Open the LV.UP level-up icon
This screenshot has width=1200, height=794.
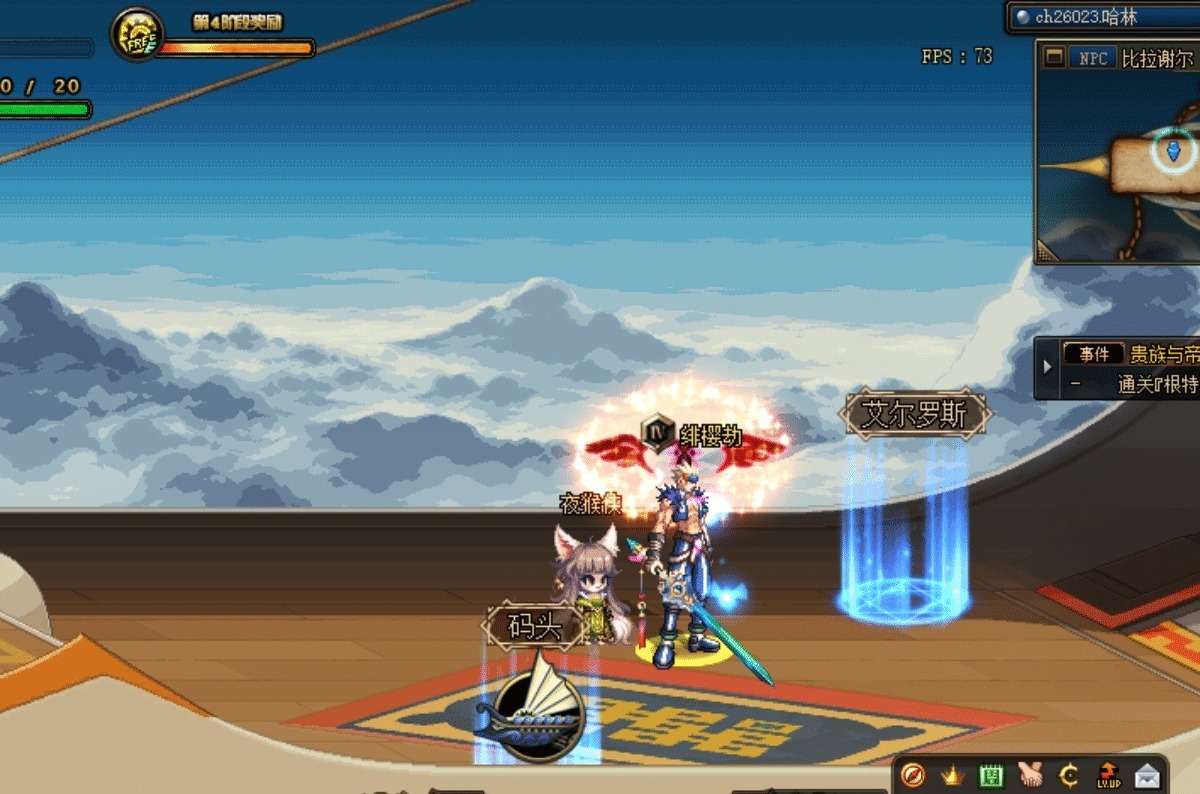(x=1108, y=774)
